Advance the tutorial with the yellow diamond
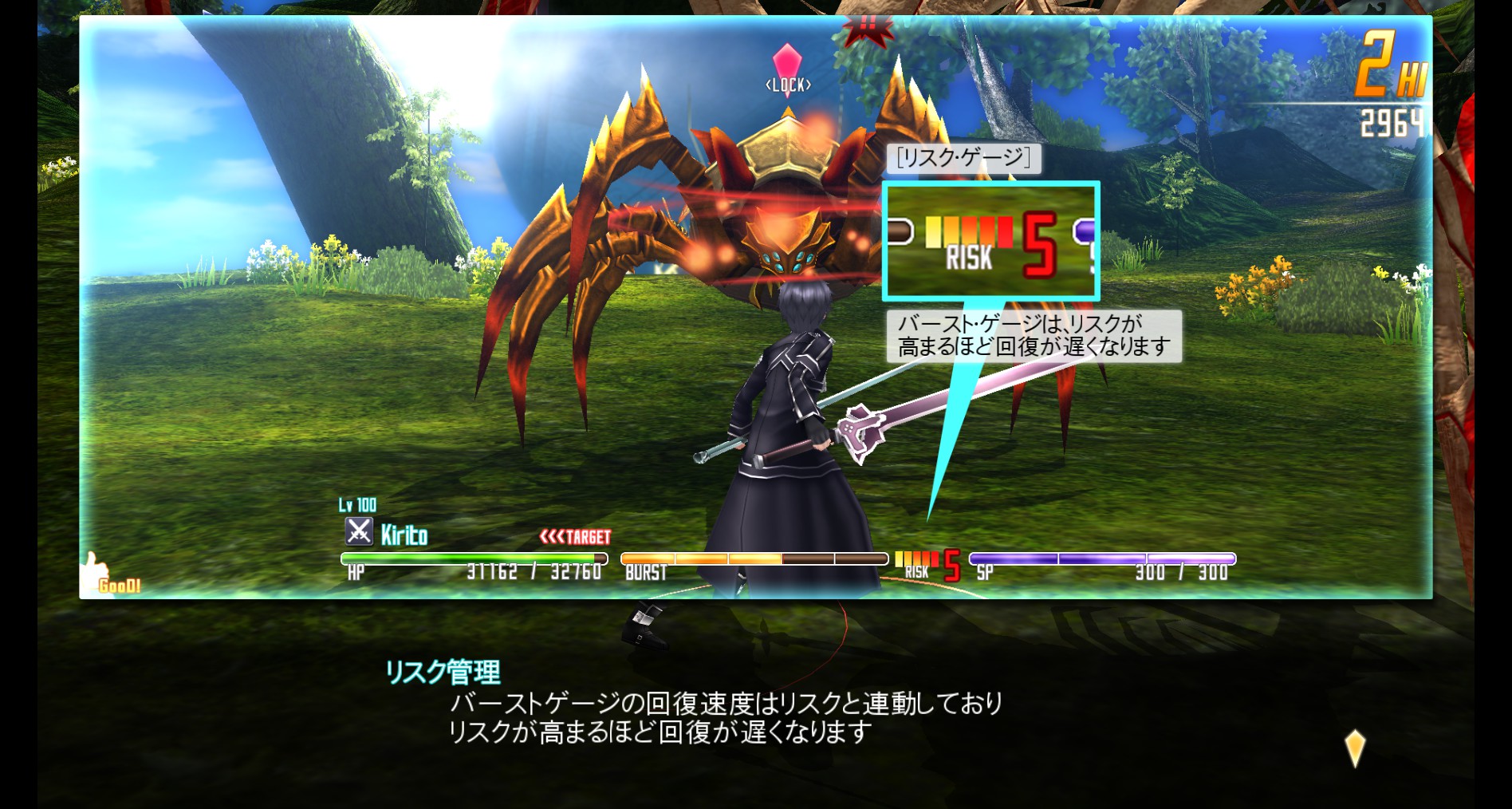The width and height of the screenshot is (1512, 809). pyautogui.click(x=1354, y=748)
